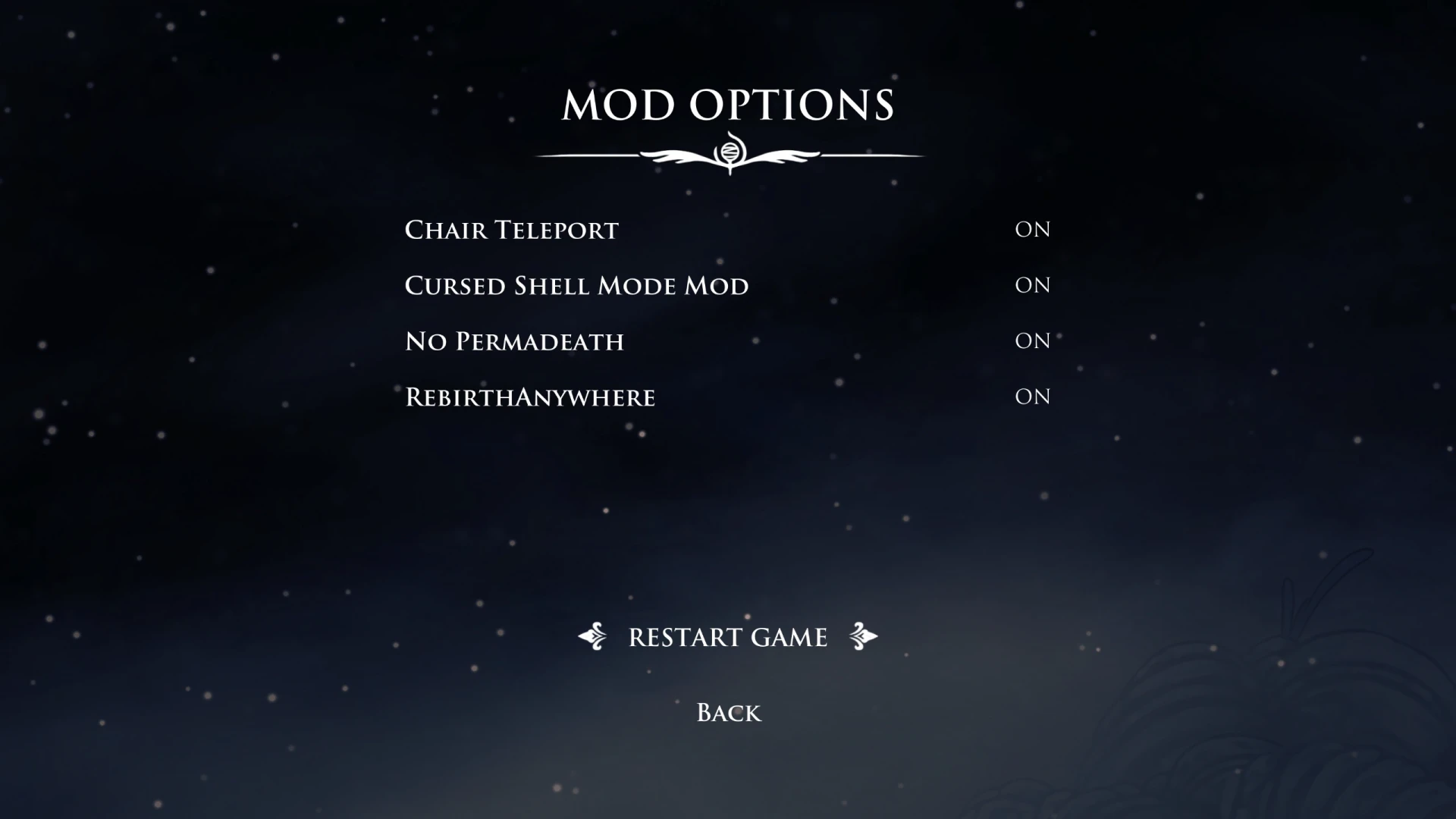The height and width of the screenshot is (819, 1456).
Task: Click the ON label next to Cursed Shell Mode Mod
Action: 1033,285
